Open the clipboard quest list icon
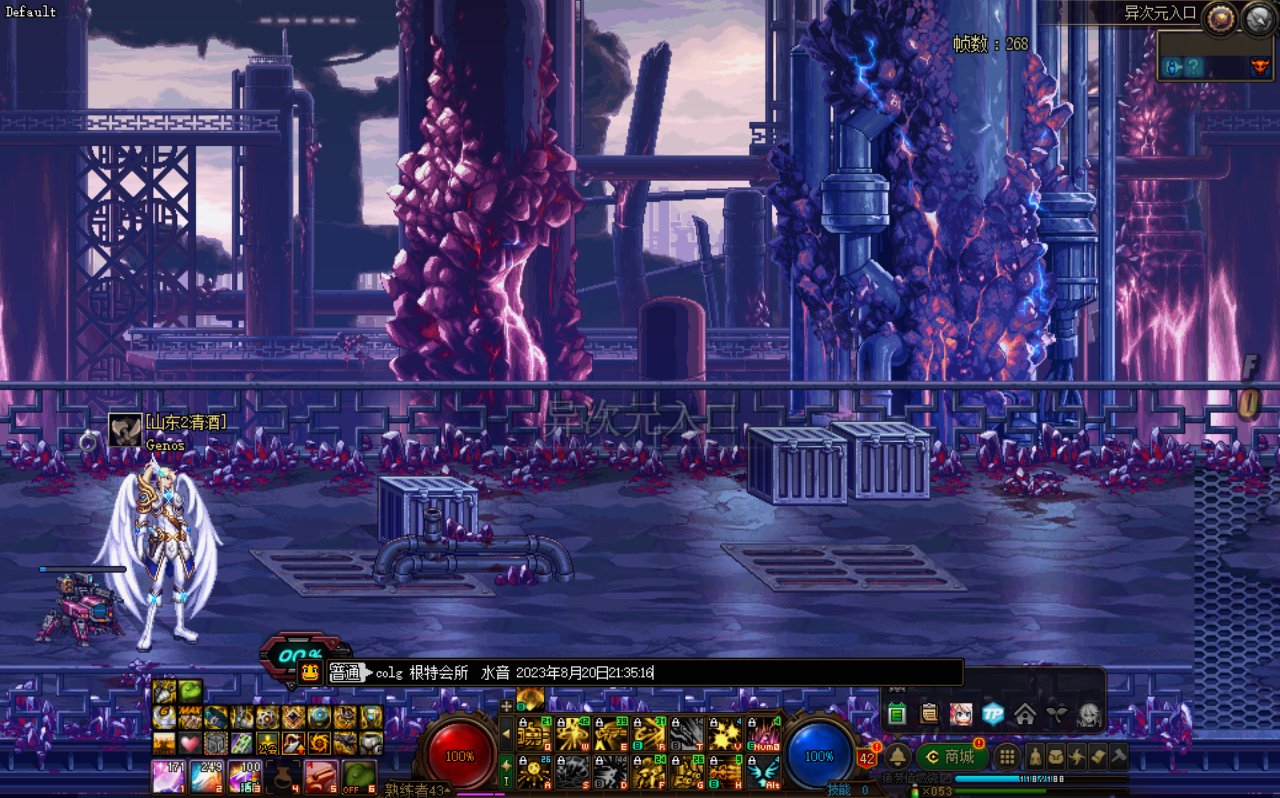 point(929,713)
